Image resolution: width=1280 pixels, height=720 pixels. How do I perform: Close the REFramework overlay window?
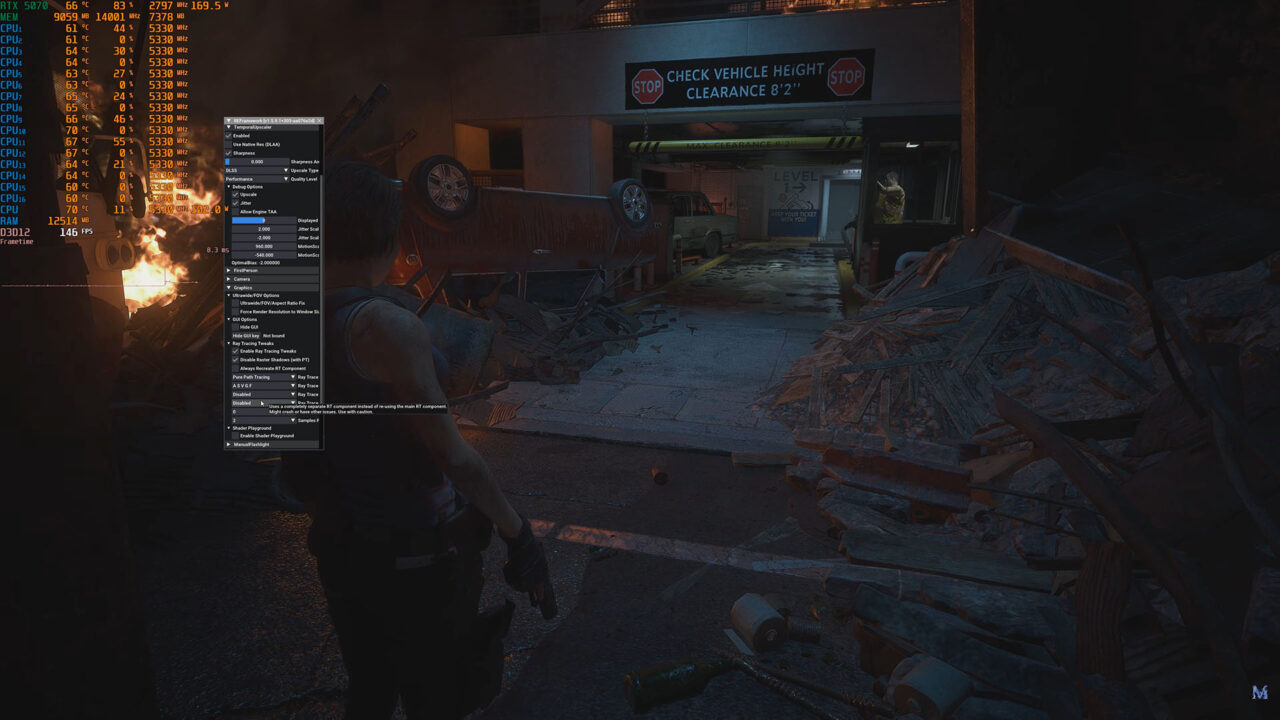(319, 120)
